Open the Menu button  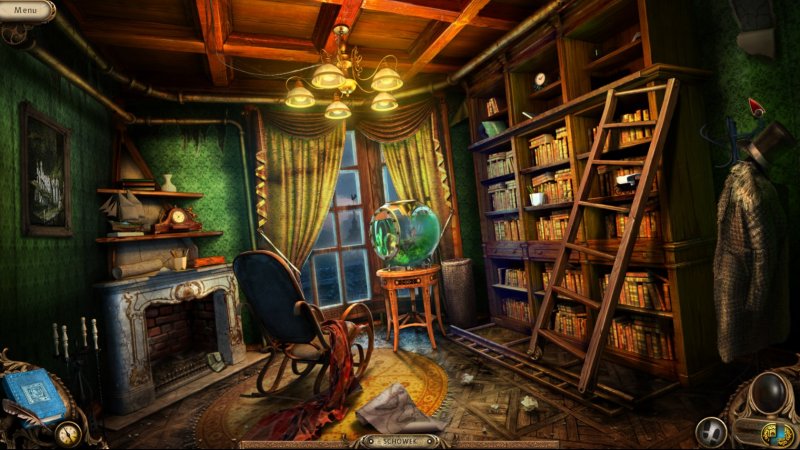click(x=25, y=10)
